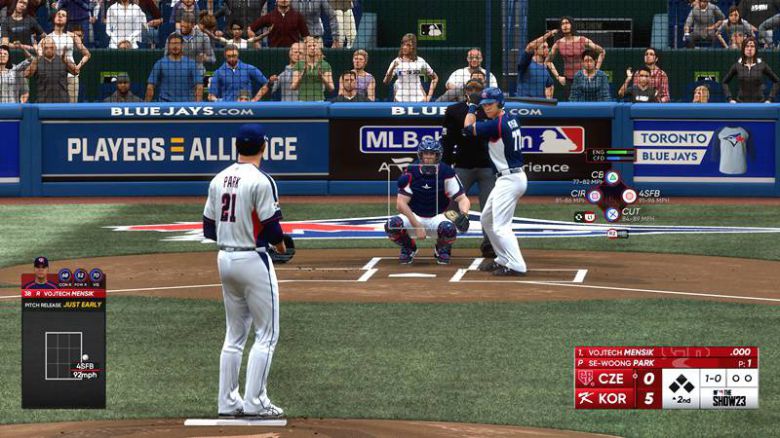Click the strike zone grid in pitch panel
780x438 pixels.
(x=63, y=354)
